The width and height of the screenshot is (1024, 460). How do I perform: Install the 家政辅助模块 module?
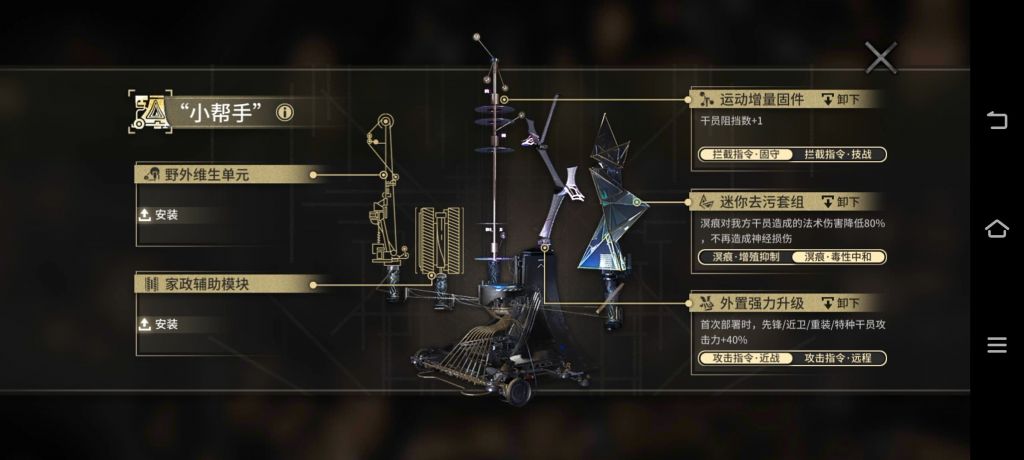point(160,324)
